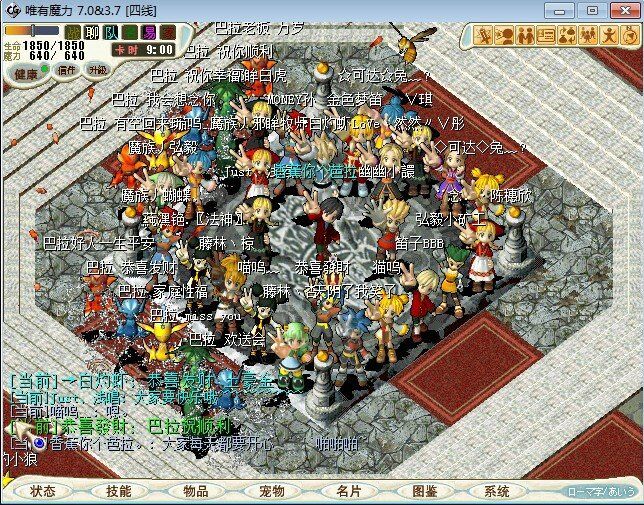
Task: Open the 信件 mail button
Action: (67, 71)
